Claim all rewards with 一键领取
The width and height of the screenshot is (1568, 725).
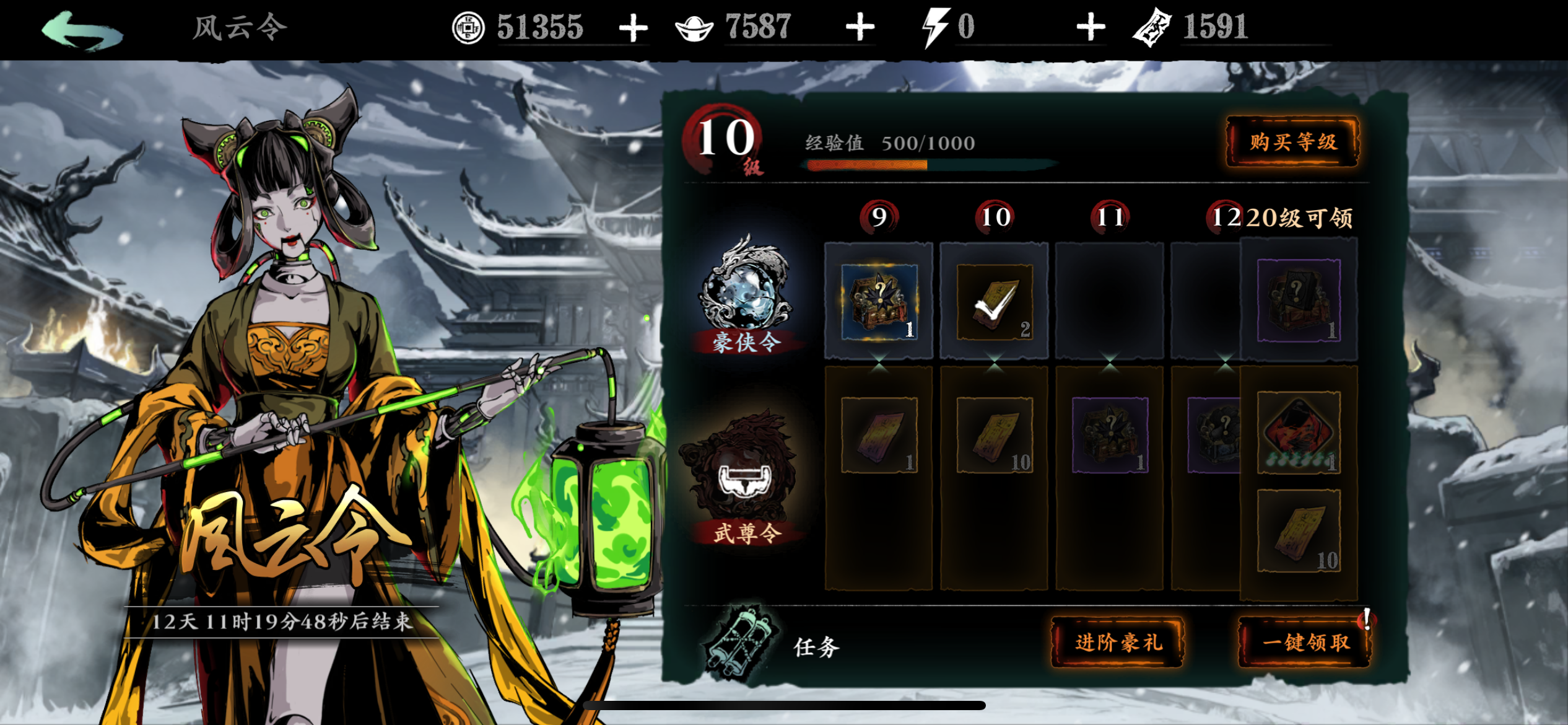click(1305, 642)
